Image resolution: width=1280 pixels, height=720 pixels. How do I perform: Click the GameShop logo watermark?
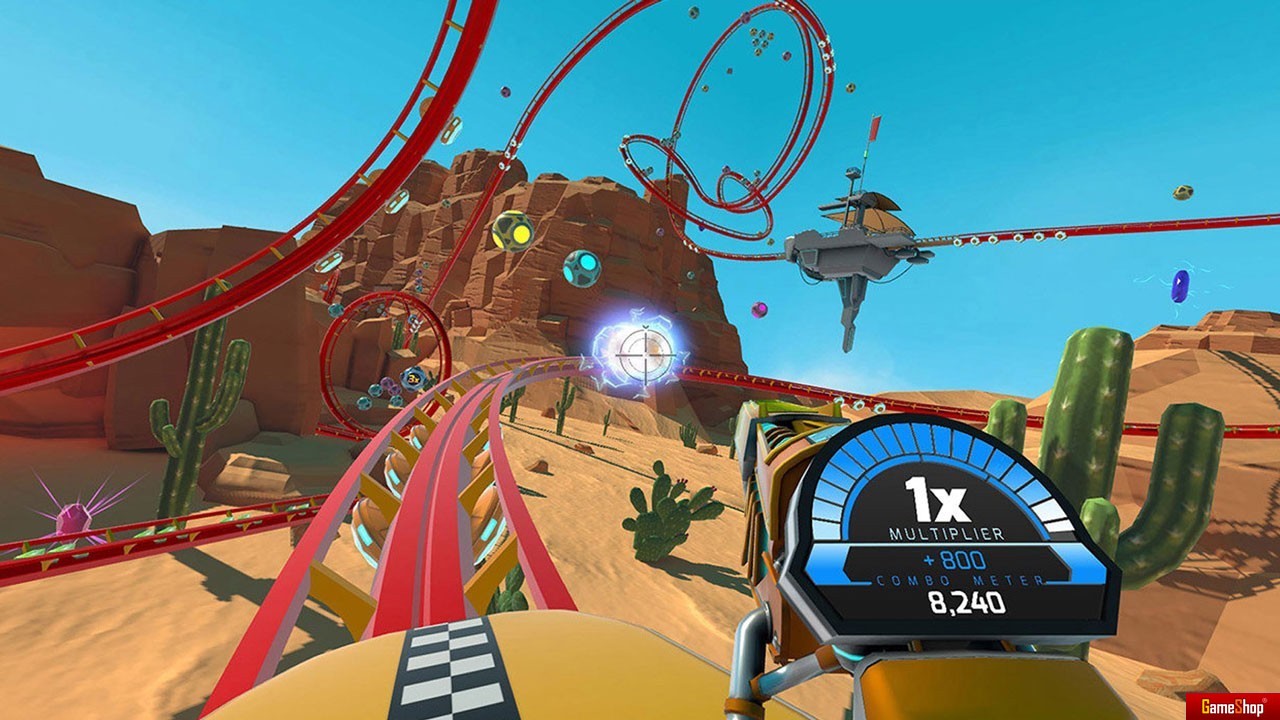[1232, 705]
